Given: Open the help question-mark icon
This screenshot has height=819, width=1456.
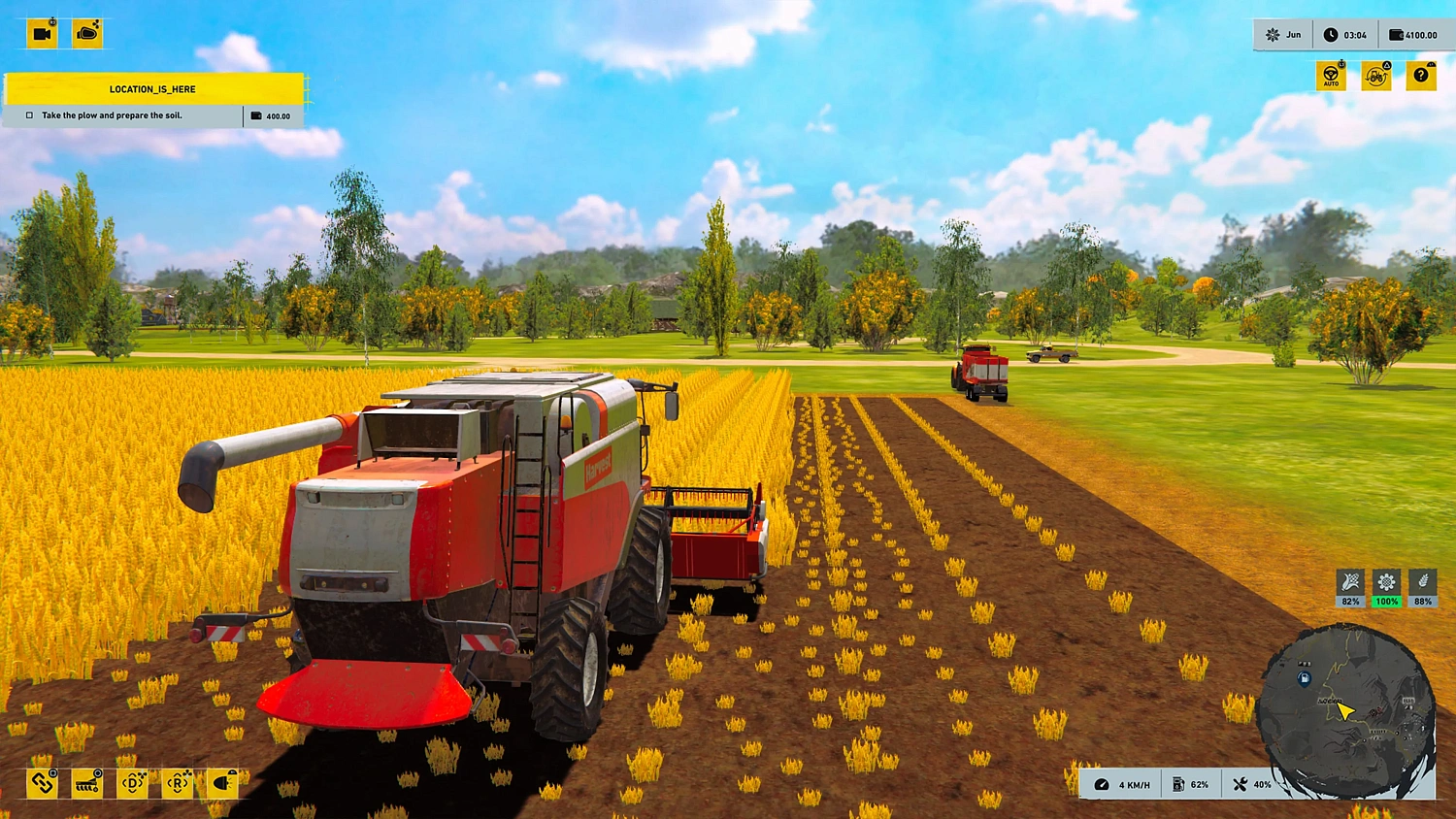Looking at the screenshot, I should [1421, 75].
